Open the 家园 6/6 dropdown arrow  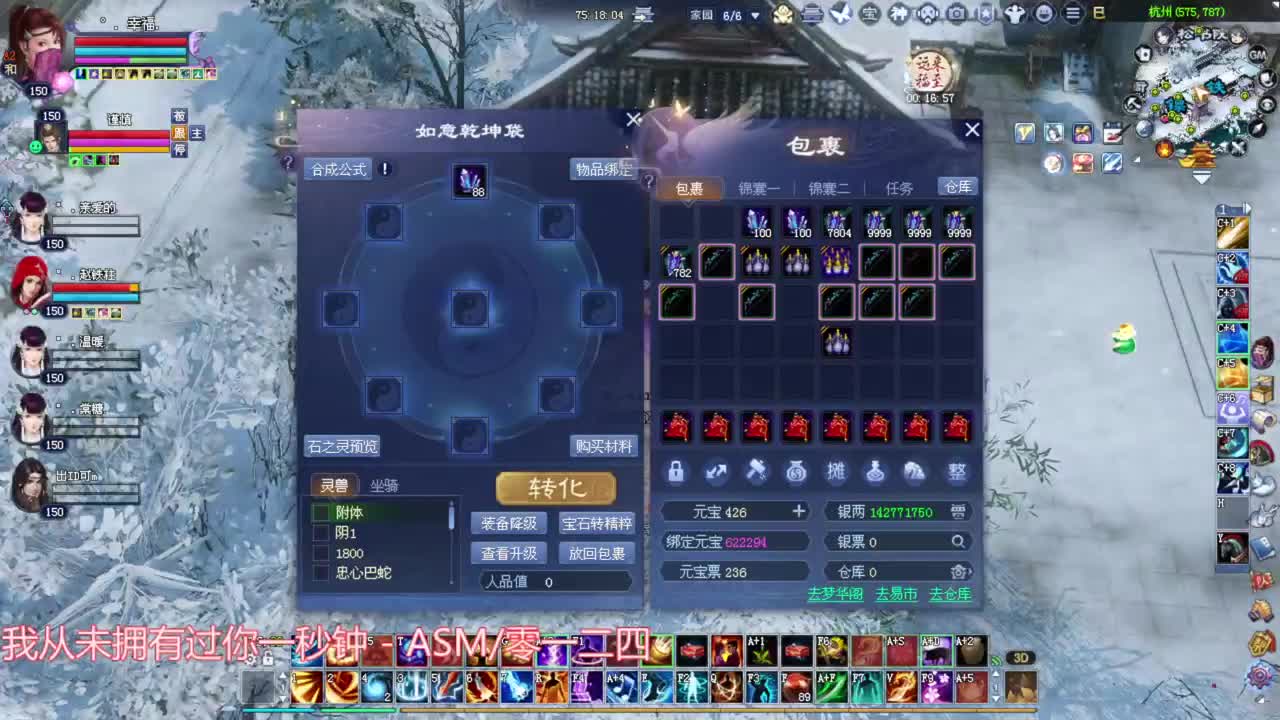pyautogui.click(x=757, y=14)
